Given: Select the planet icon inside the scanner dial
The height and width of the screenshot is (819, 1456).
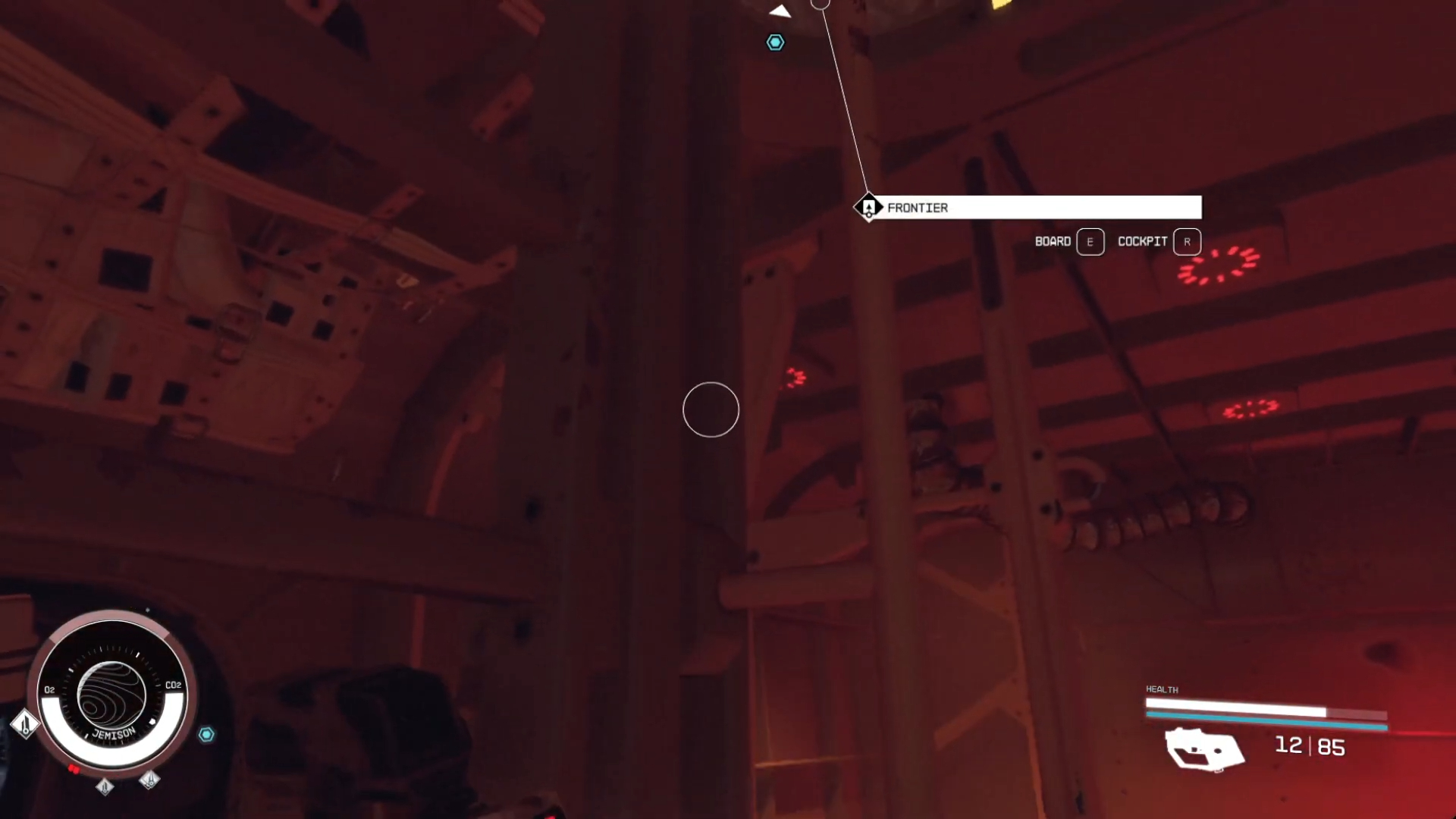Looking at the screenshot, I should (x=112, y=698).
